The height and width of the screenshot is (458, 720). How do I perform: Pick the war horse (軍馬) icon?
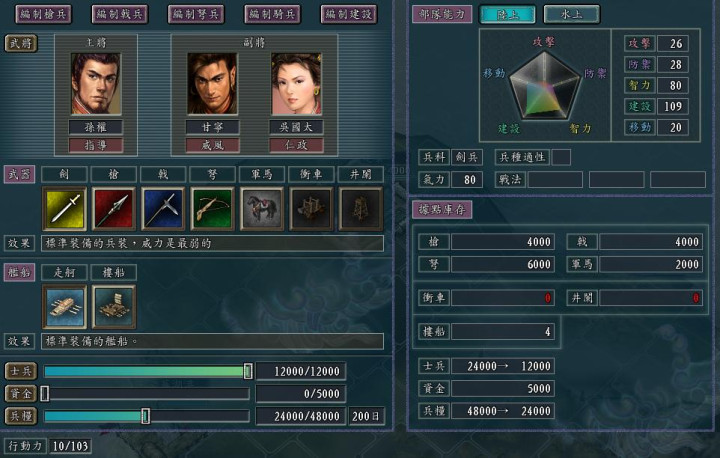click(262, 209)
